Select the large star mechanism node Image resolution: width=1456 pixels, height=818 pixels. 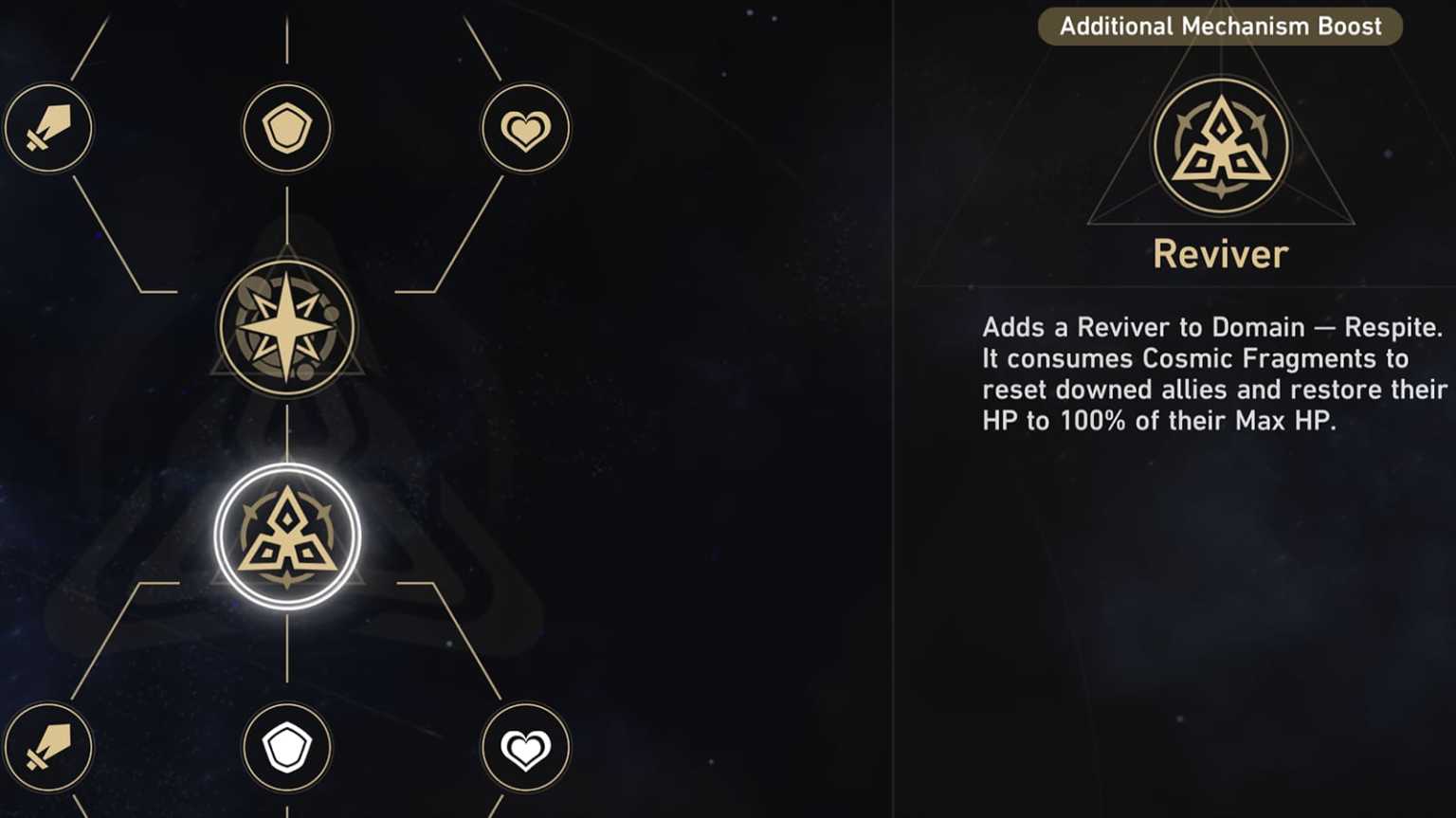(x=287, y=327)
